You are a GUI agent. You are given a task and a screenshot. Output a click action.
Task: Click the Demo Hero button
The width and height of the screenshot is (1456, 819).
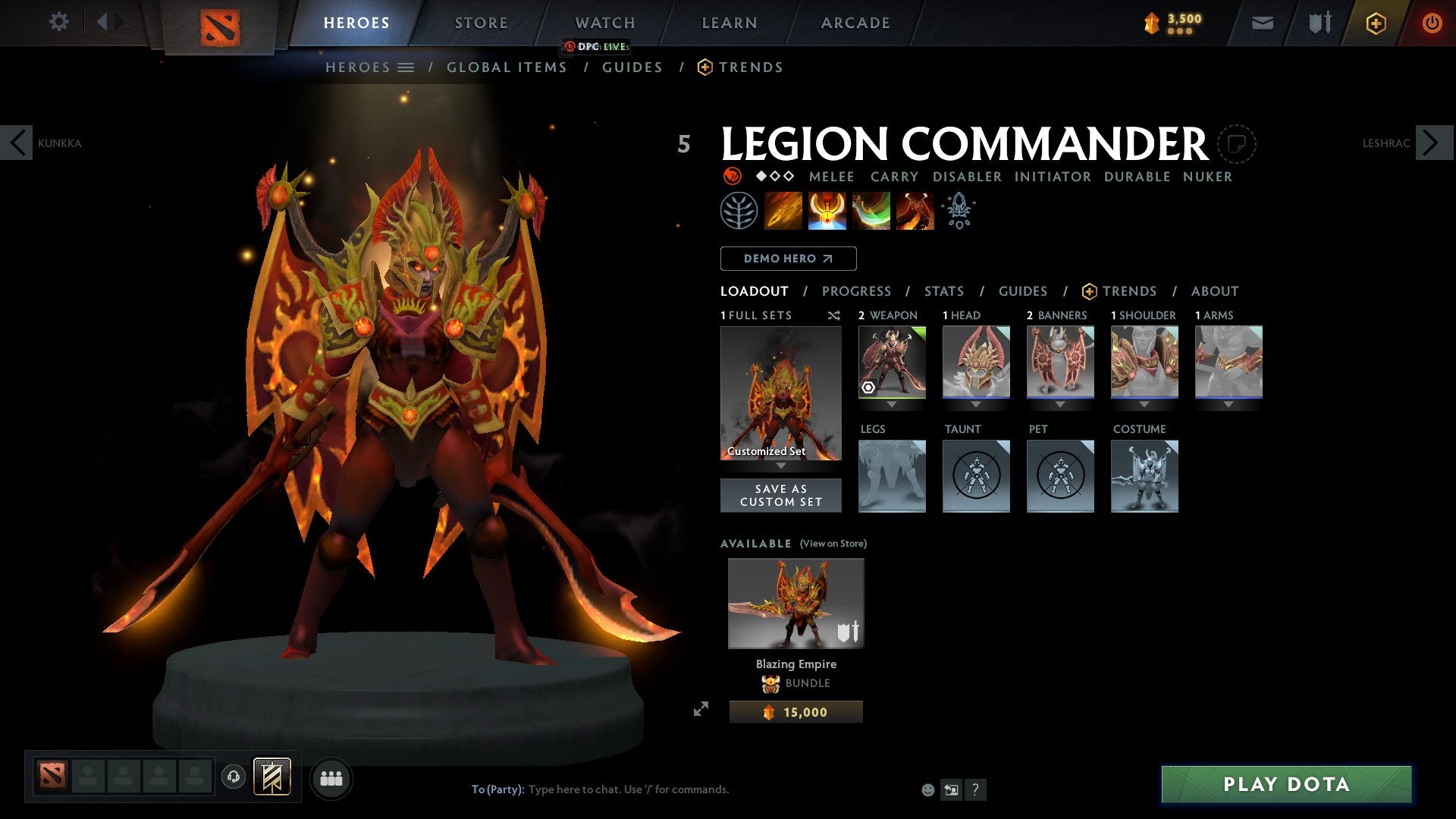pos(787,259)
